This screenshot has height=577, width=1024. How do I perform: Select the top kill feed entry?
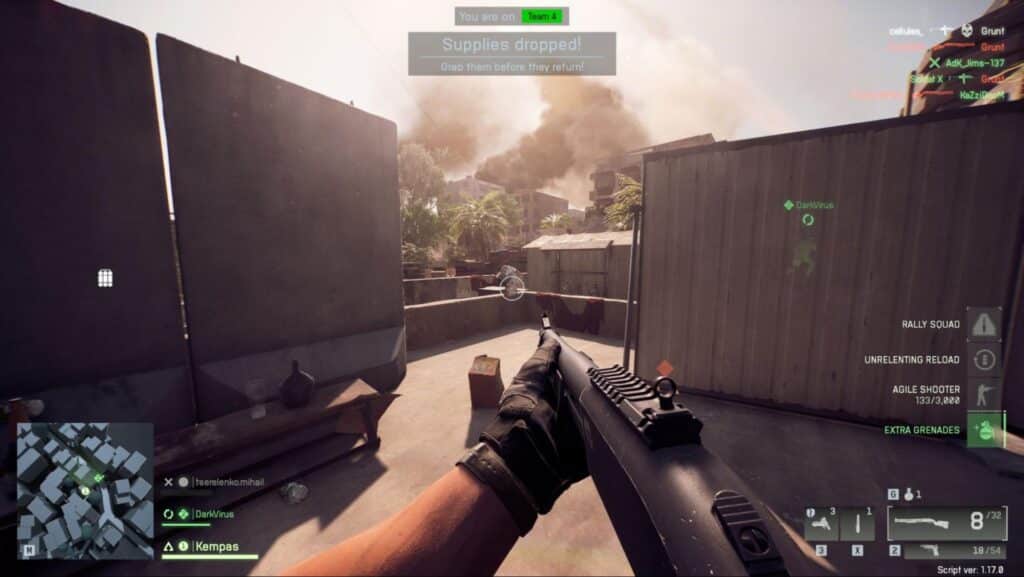tap(947, 31)
